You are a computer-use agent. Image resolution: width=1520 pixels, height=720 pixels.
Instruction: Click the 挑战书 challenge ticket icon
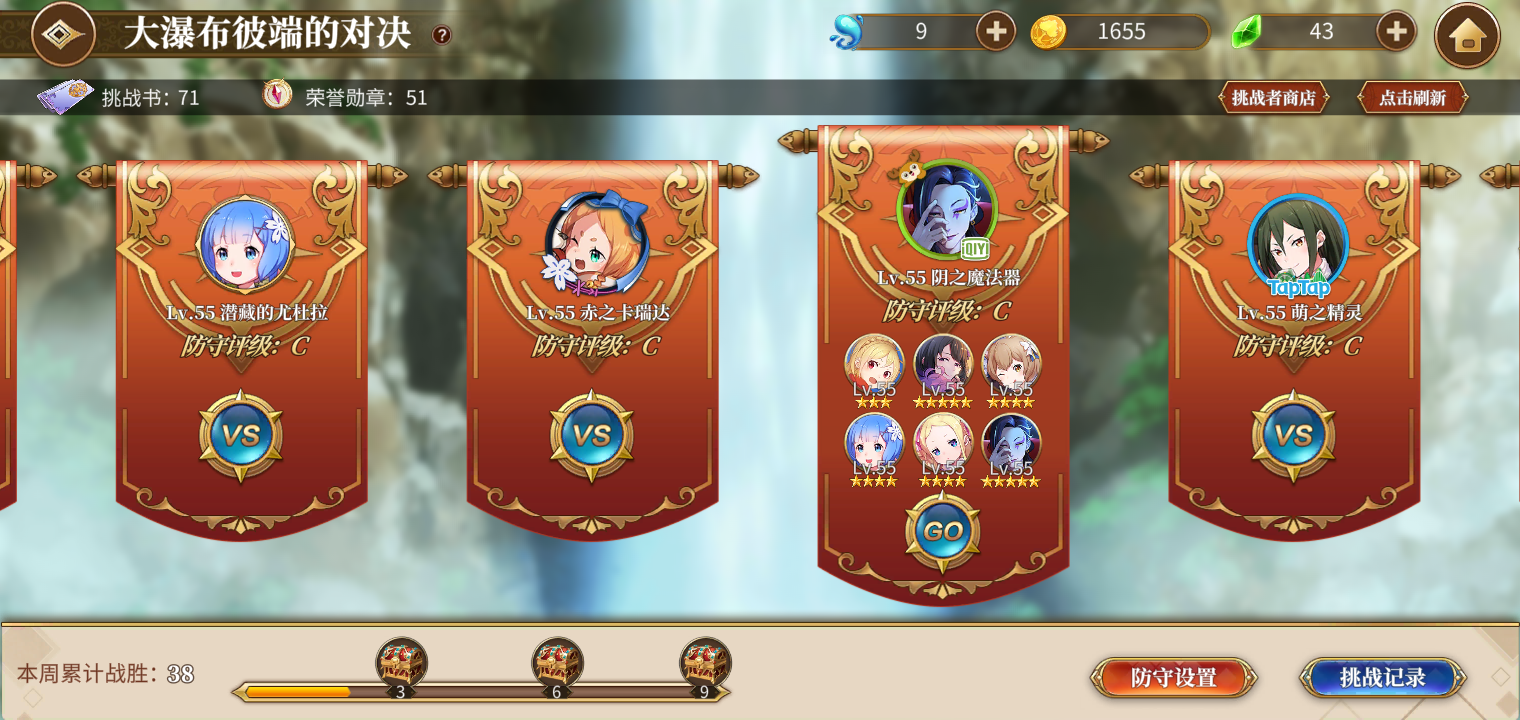pyautogui.click(x=64, y=97)
